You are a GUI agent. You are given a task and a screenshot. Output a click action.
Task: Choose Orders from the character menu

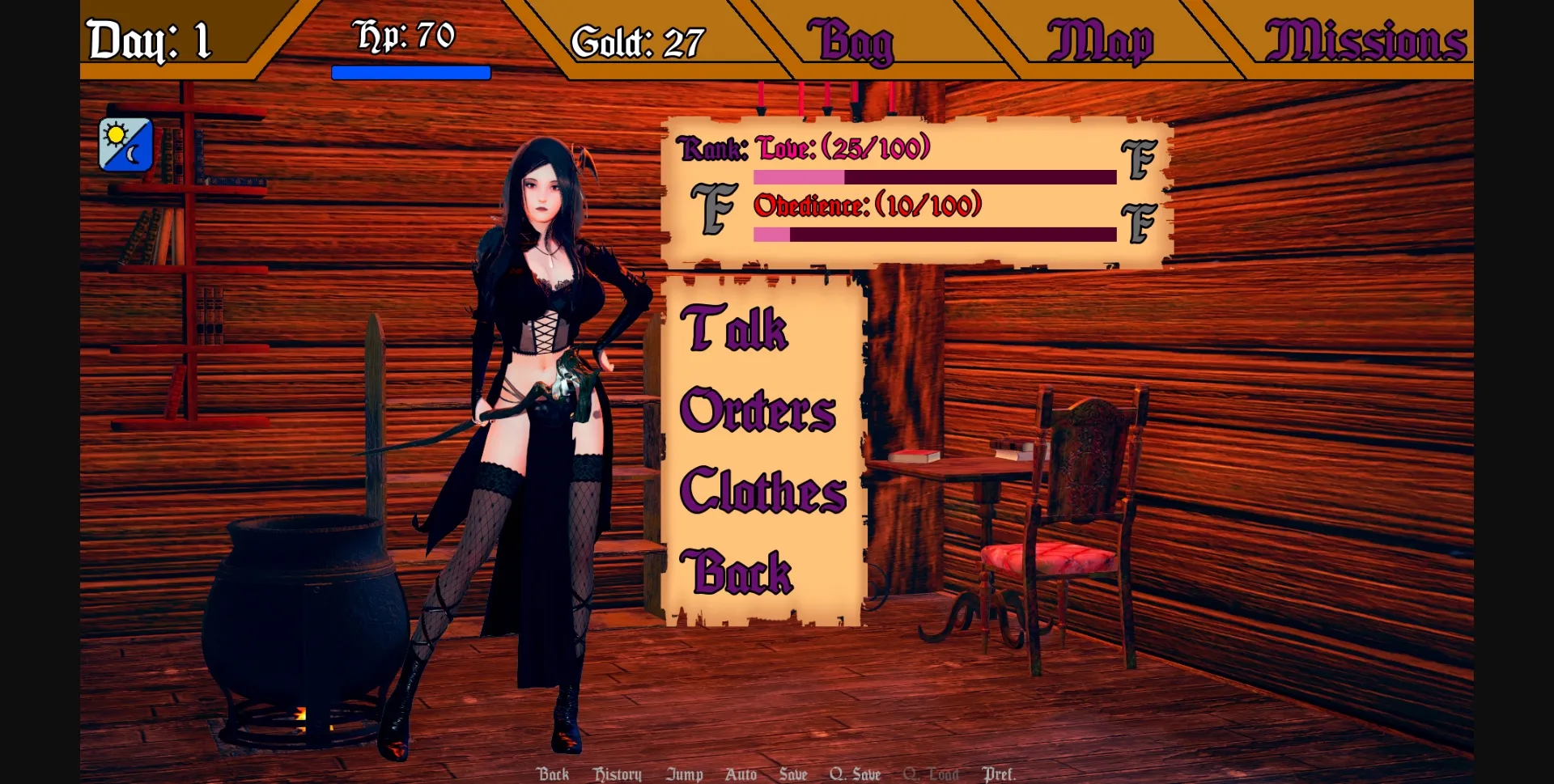758,411
